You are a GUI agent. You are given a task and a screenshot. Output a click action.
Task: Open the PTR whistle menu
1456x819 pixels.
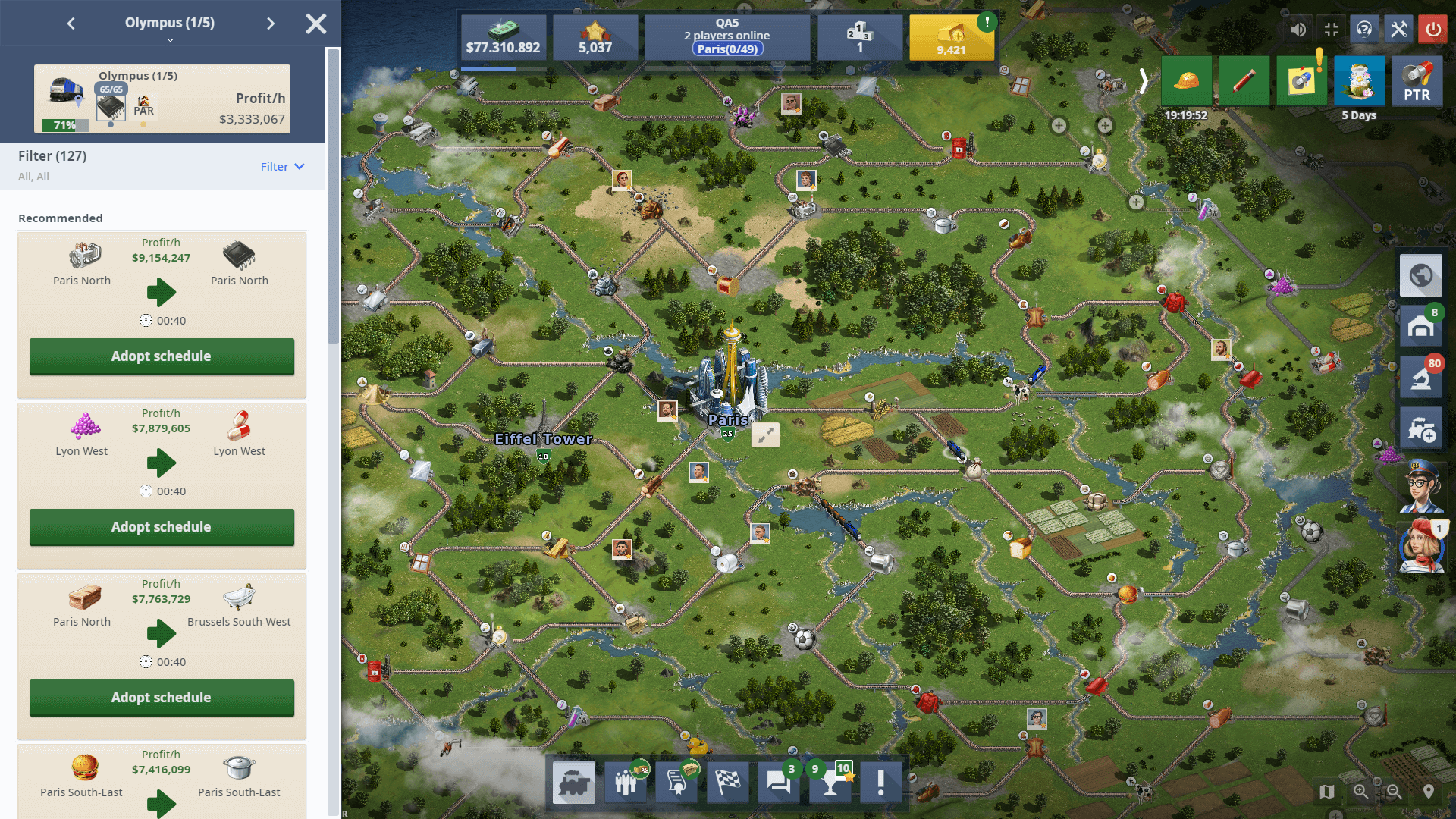coord(1417,81)
